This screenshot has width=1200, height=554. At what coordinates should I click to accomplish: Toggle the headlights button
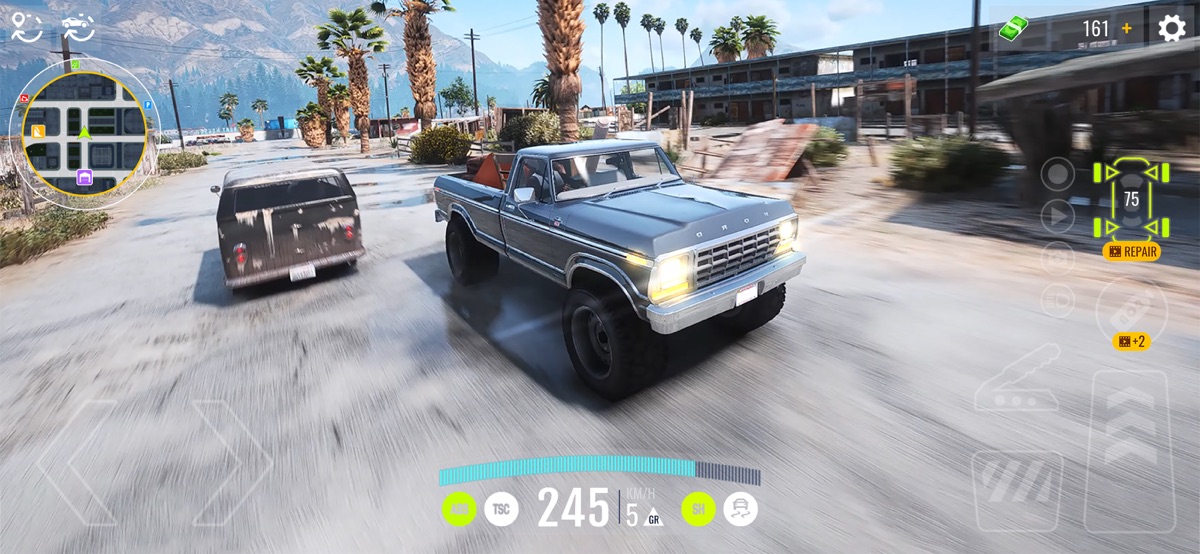1057,299
